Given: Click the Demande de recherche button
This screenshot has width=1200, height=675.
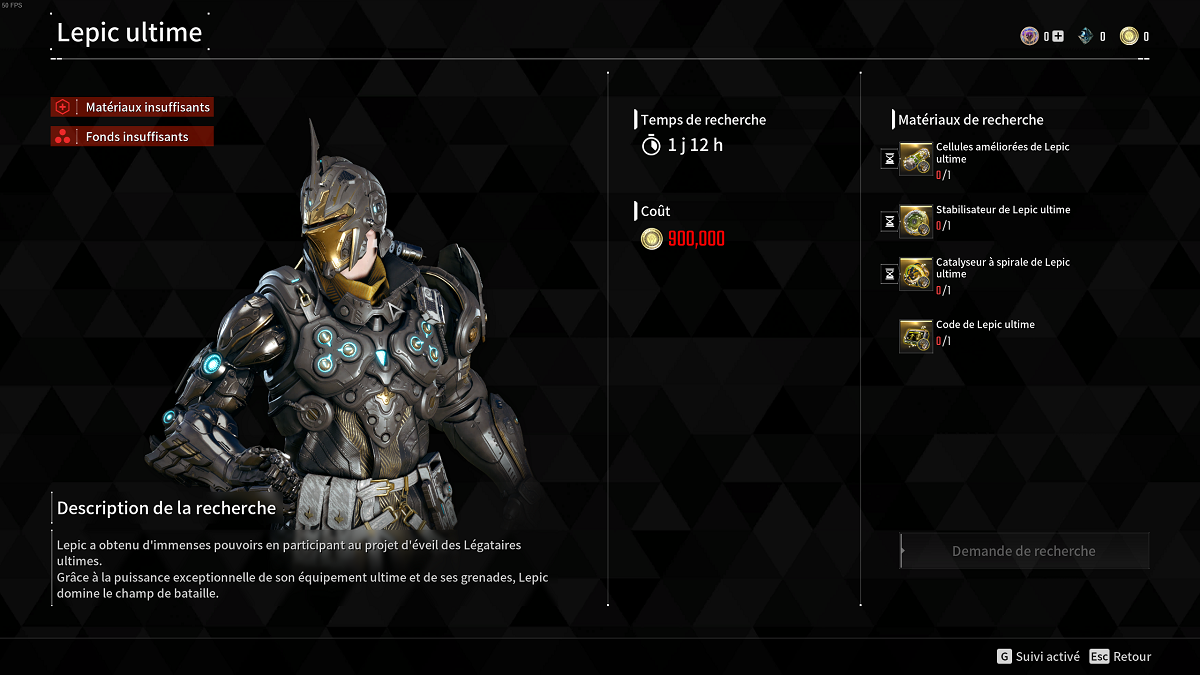Looking at the screenshot, I should pyautogui.click(x=1024, y=551).
